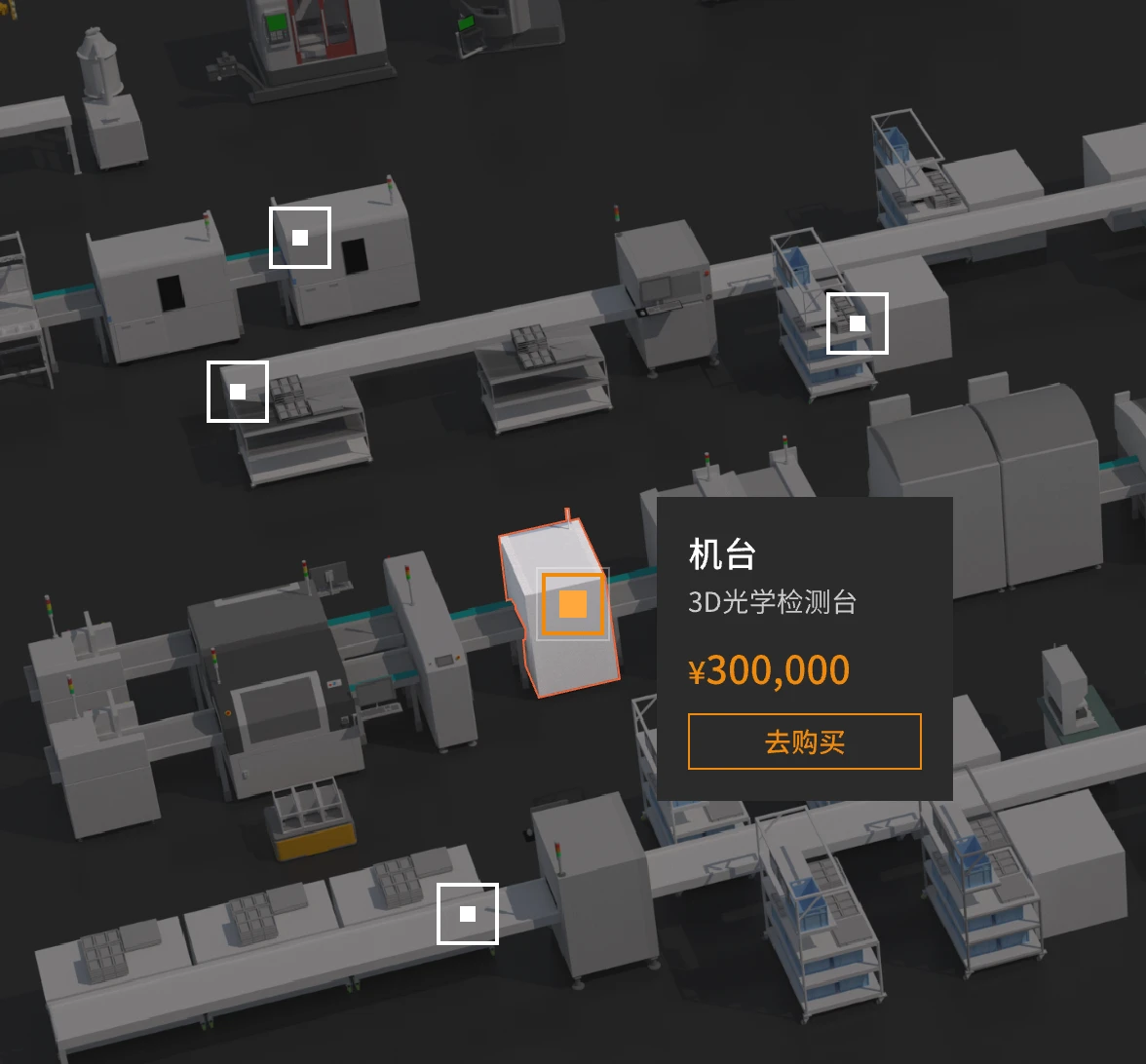Open the hotspot marker on the dark-windowed machine
The width and height of the screenshot is (1146, 1064).
pos(300,238)
